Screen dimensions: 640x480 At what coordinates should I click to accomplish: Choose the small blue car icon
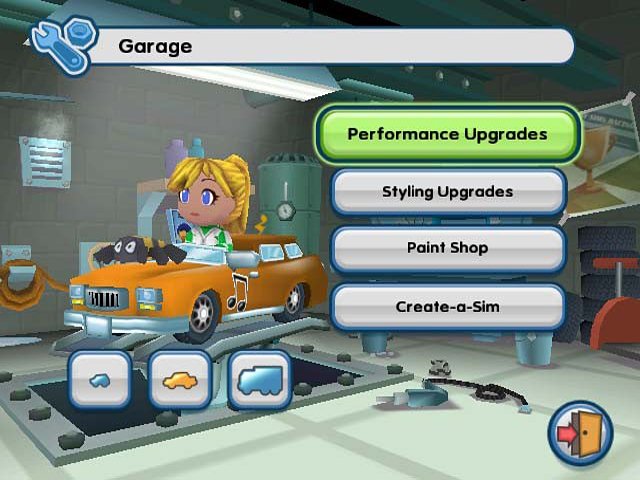coord(100,380)
